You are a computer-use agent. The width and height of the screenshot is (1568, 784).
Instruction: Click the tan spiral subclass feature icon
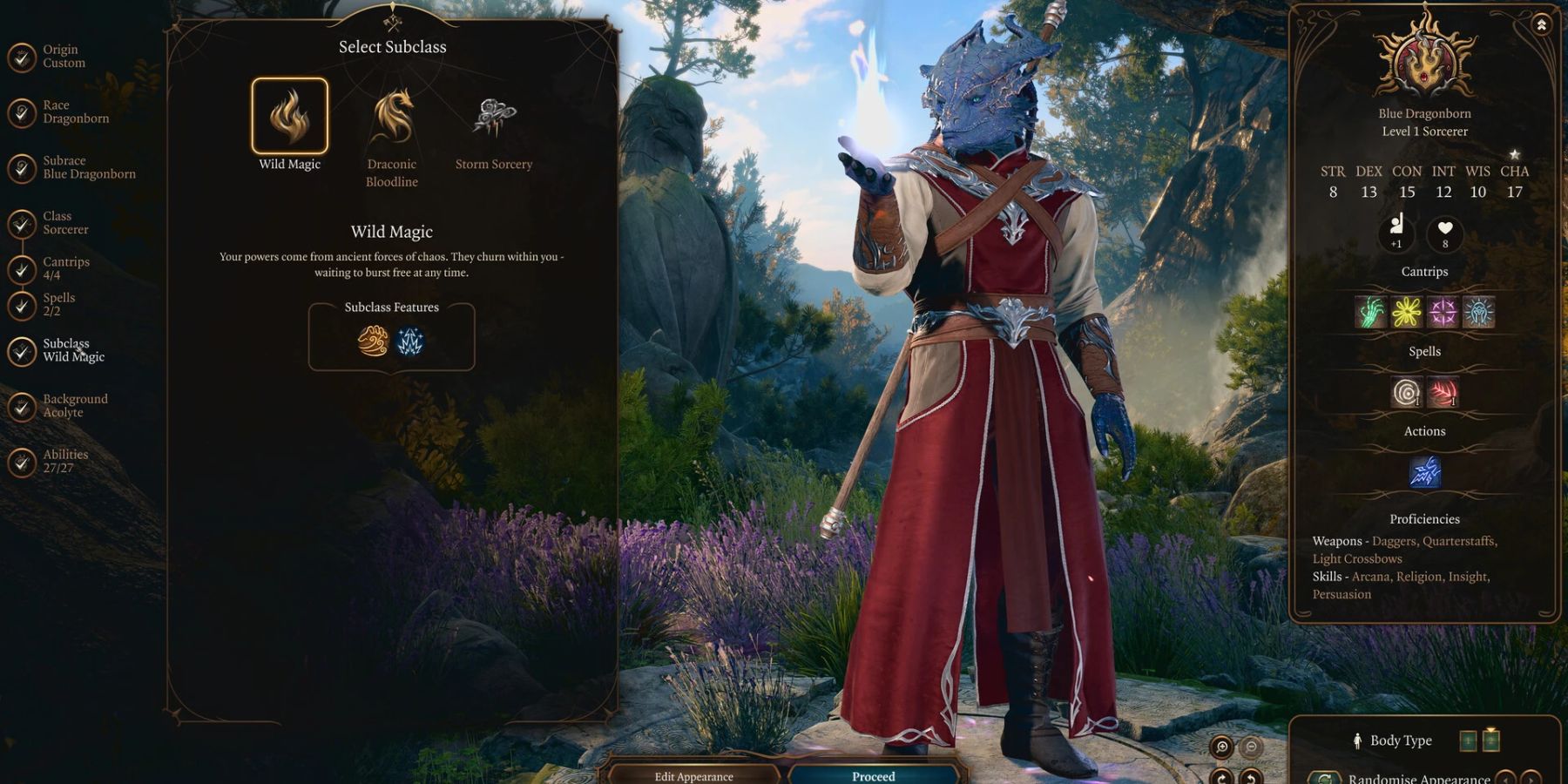(x=373, y=341)
